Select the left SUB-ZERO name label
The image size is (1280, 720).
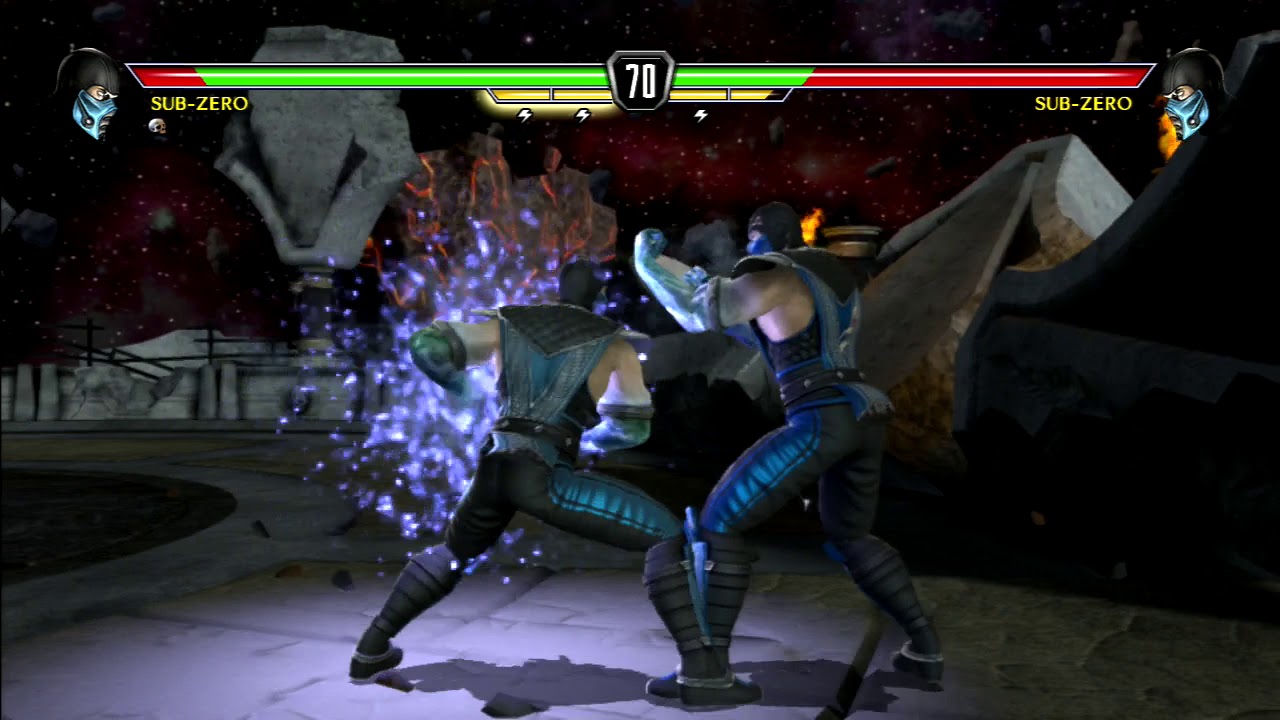pyautogui.click(x=198, y=102)
